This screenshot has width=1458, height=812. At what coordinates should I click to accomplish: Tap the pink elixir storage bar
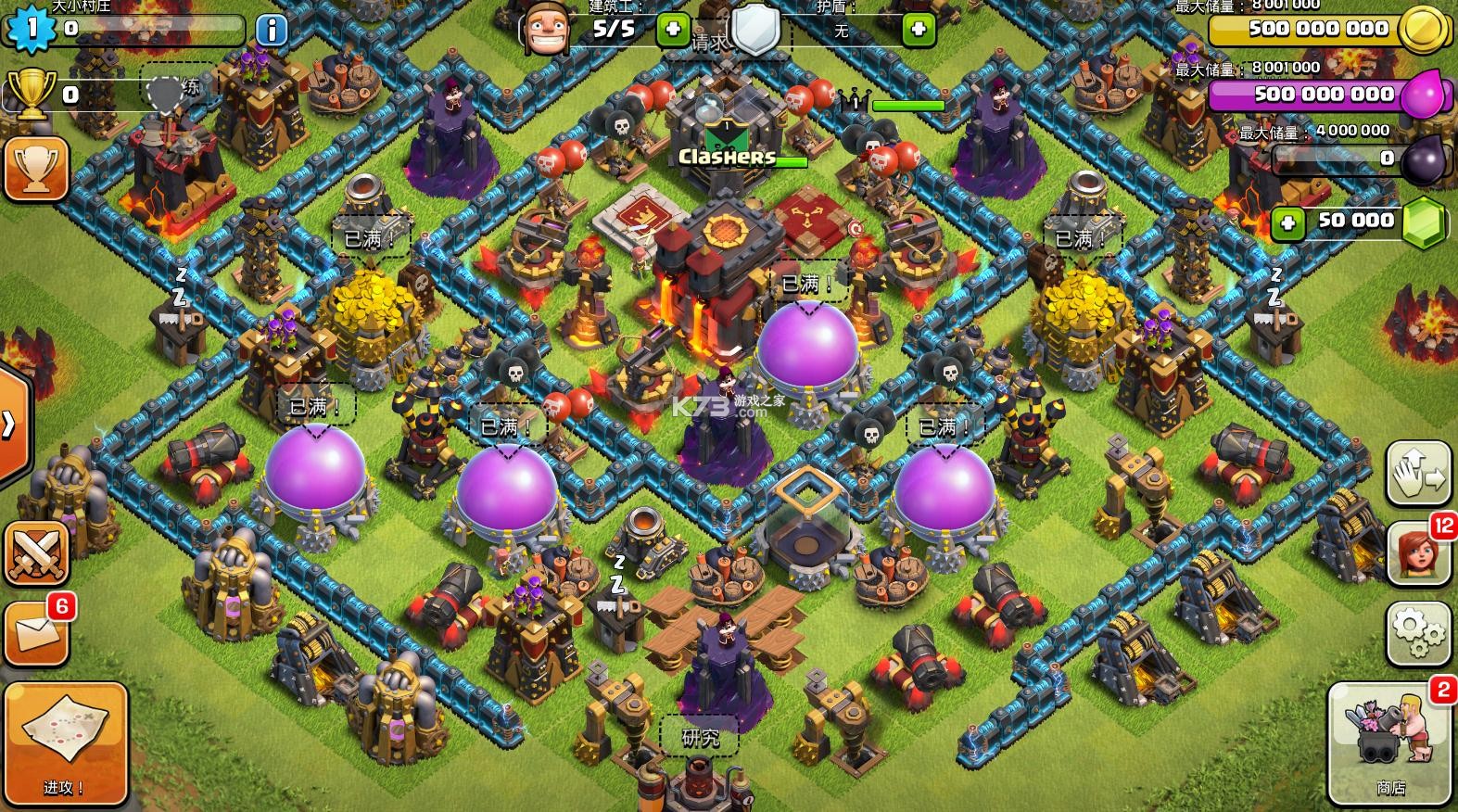point(1321,95)
